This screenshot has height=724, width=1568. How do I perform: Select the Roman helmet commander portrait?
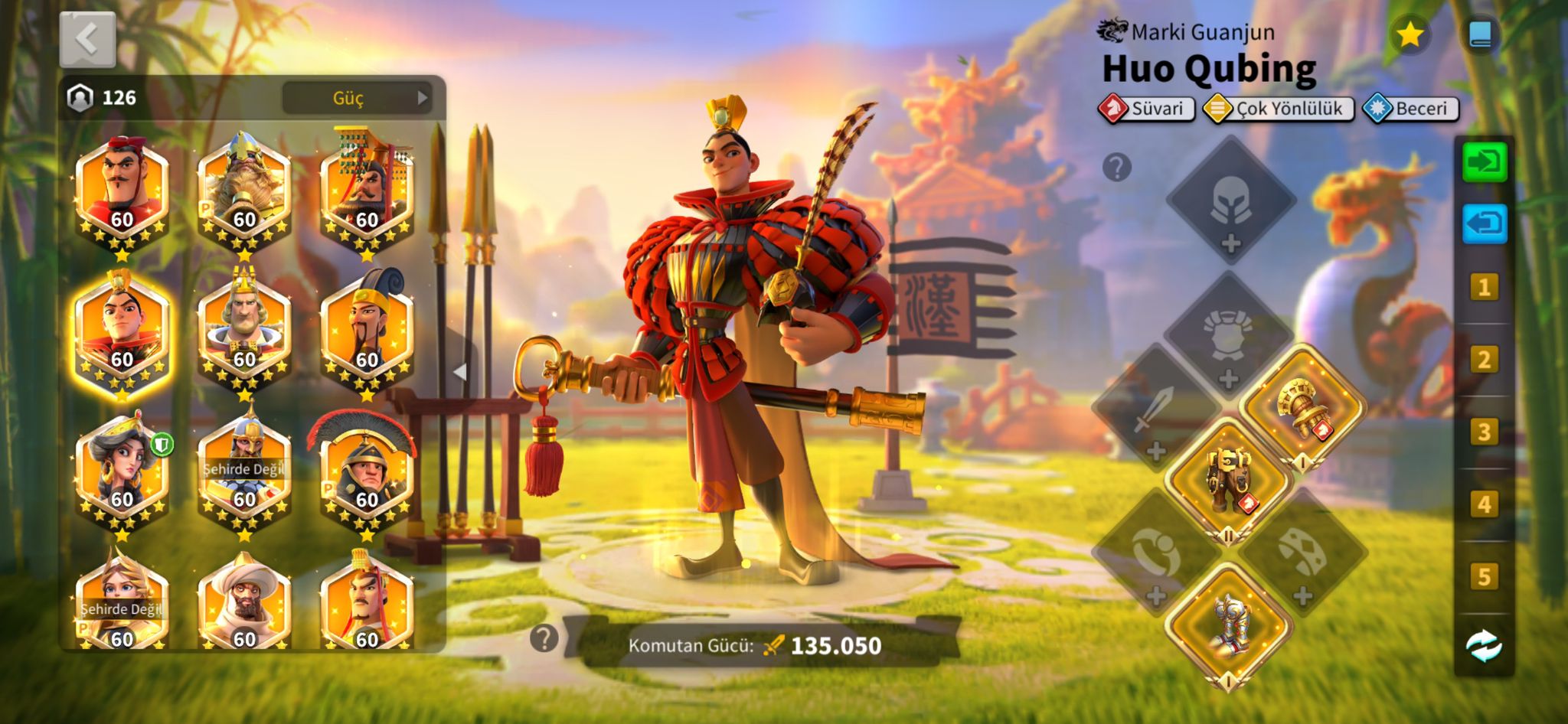point(366,472)
